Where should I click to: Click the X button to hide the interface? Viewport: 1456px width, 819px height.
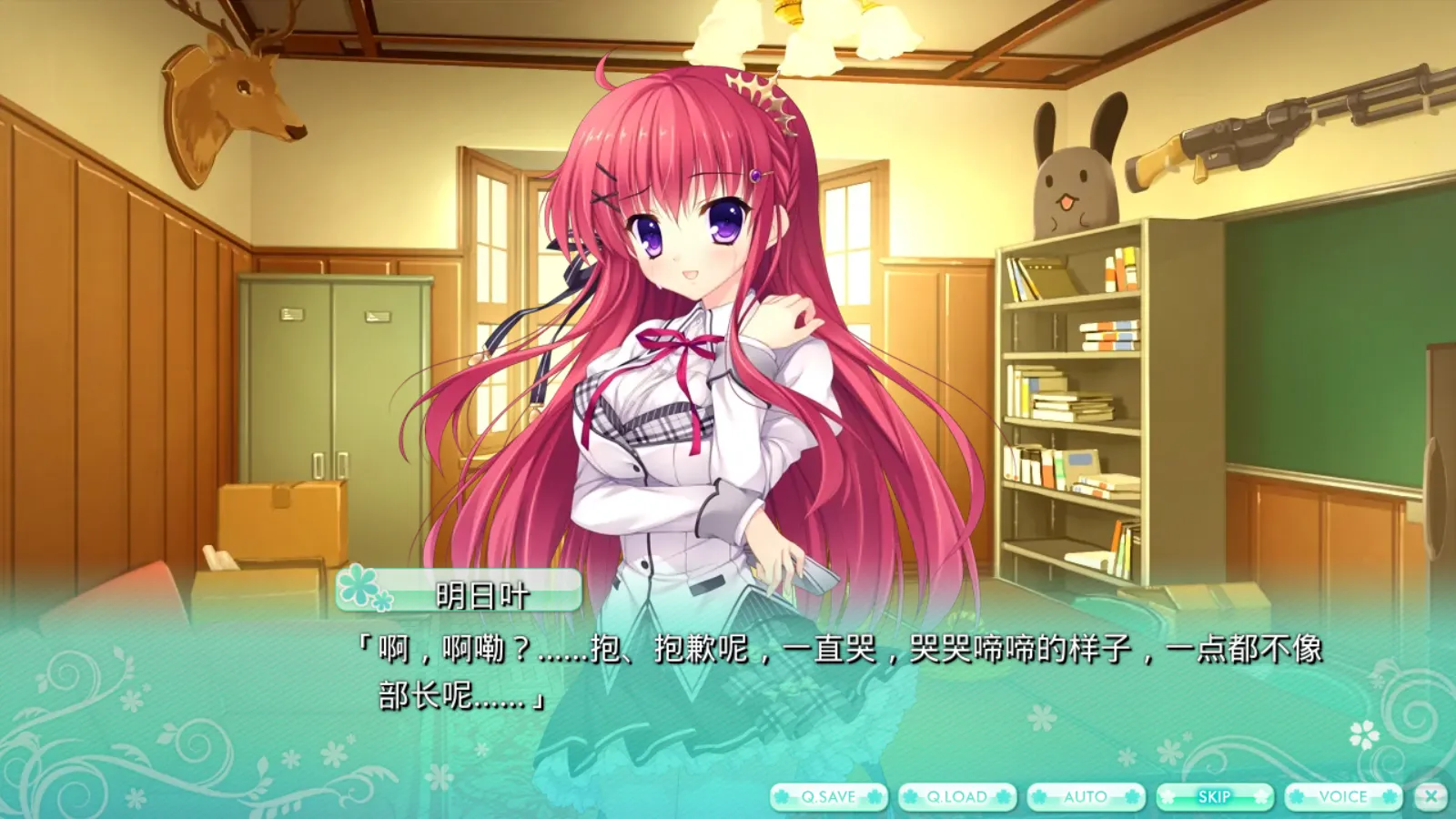pyautogui.click(x=1430, y=794)
